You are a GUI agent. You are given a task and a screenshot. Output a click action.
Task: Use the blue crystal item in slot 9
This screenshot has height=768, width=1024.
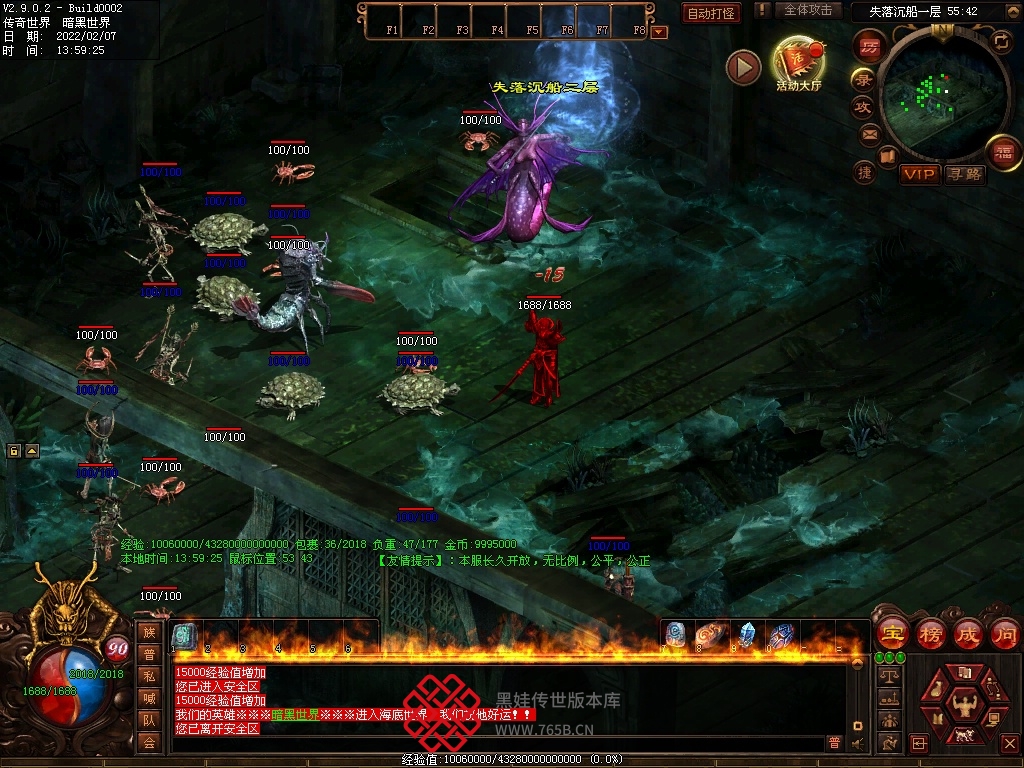pos(745,634)
